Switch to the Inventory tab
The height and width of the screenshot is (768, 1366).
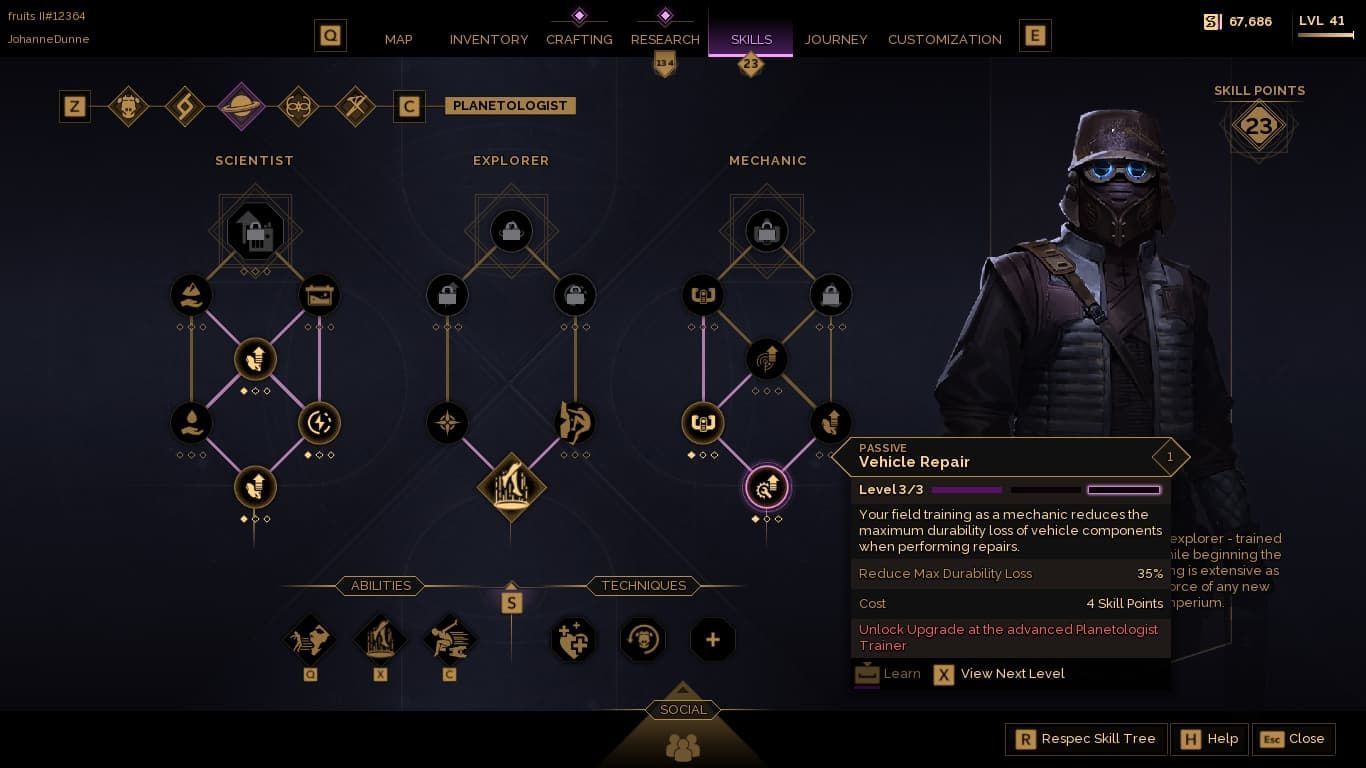(x=488, y=39)
